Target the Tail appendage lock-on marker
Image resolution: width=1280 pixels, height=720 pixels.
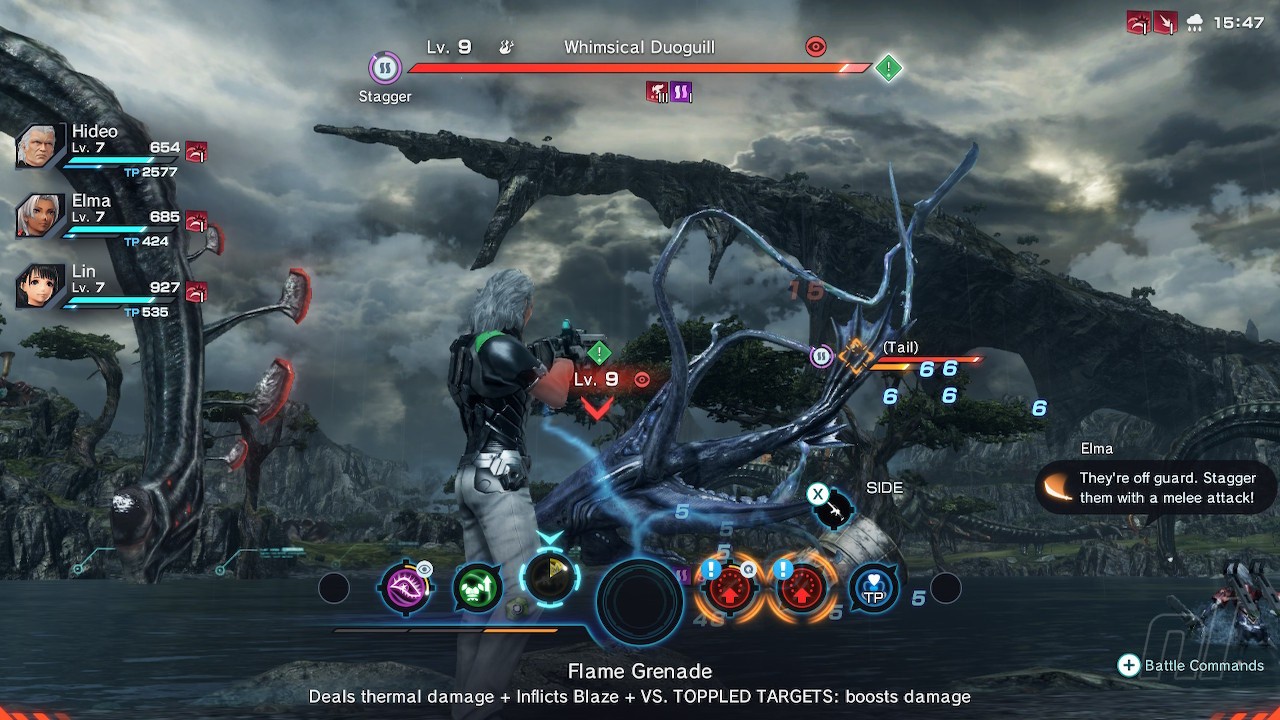point(856,355)
